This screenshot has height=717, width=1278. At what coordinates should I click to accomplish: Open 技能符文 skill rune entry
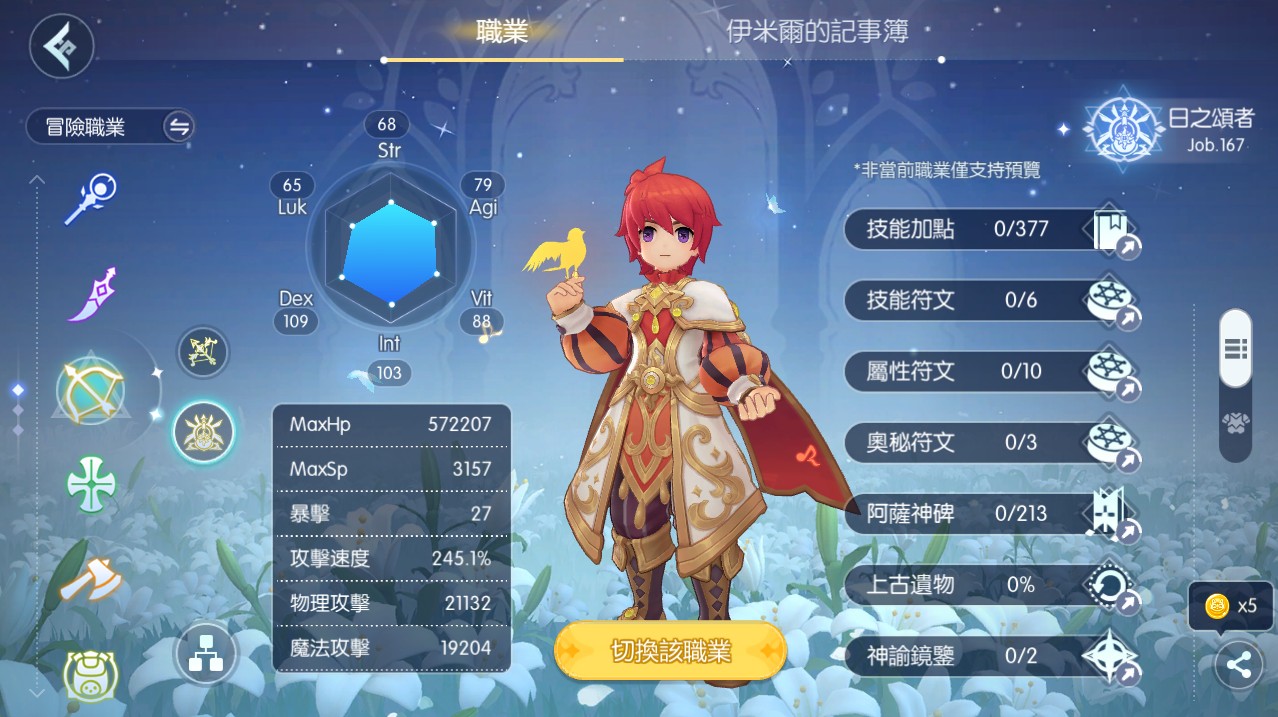click(x=990, y=300)
